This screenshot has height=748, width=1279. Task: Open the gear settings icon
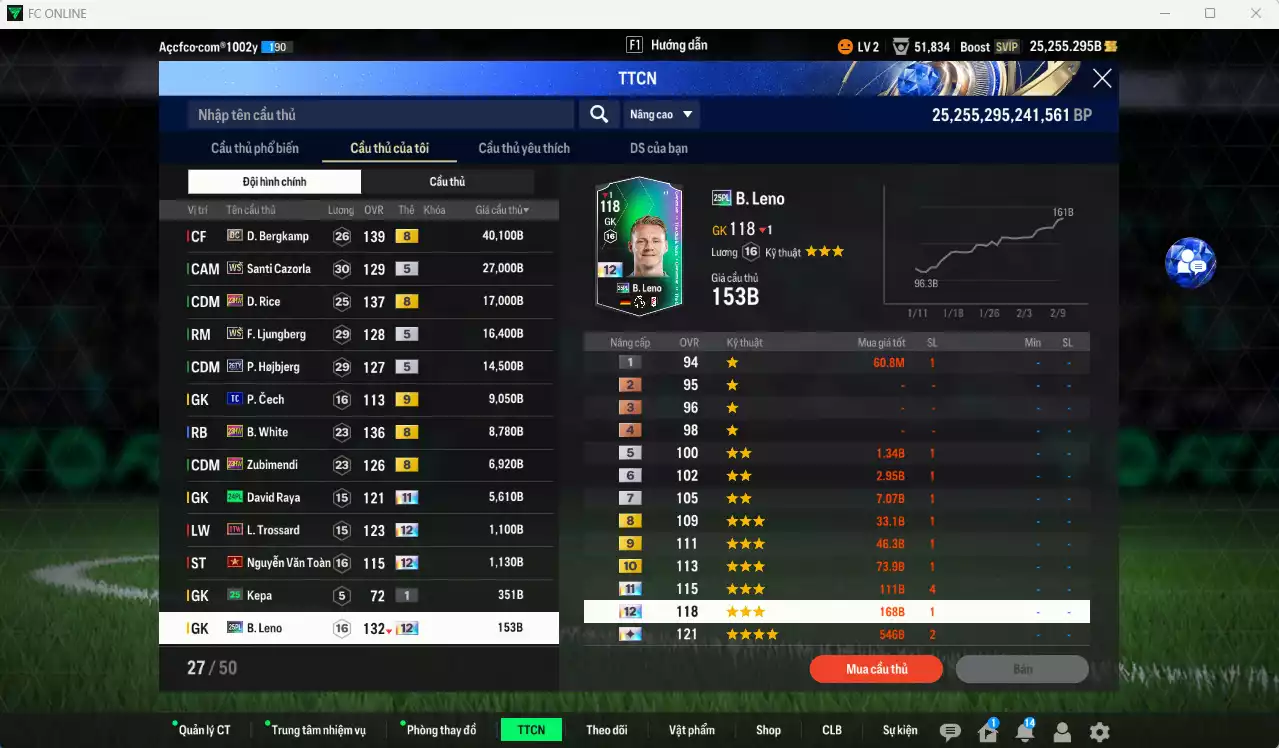click(x=1099, y=732)
